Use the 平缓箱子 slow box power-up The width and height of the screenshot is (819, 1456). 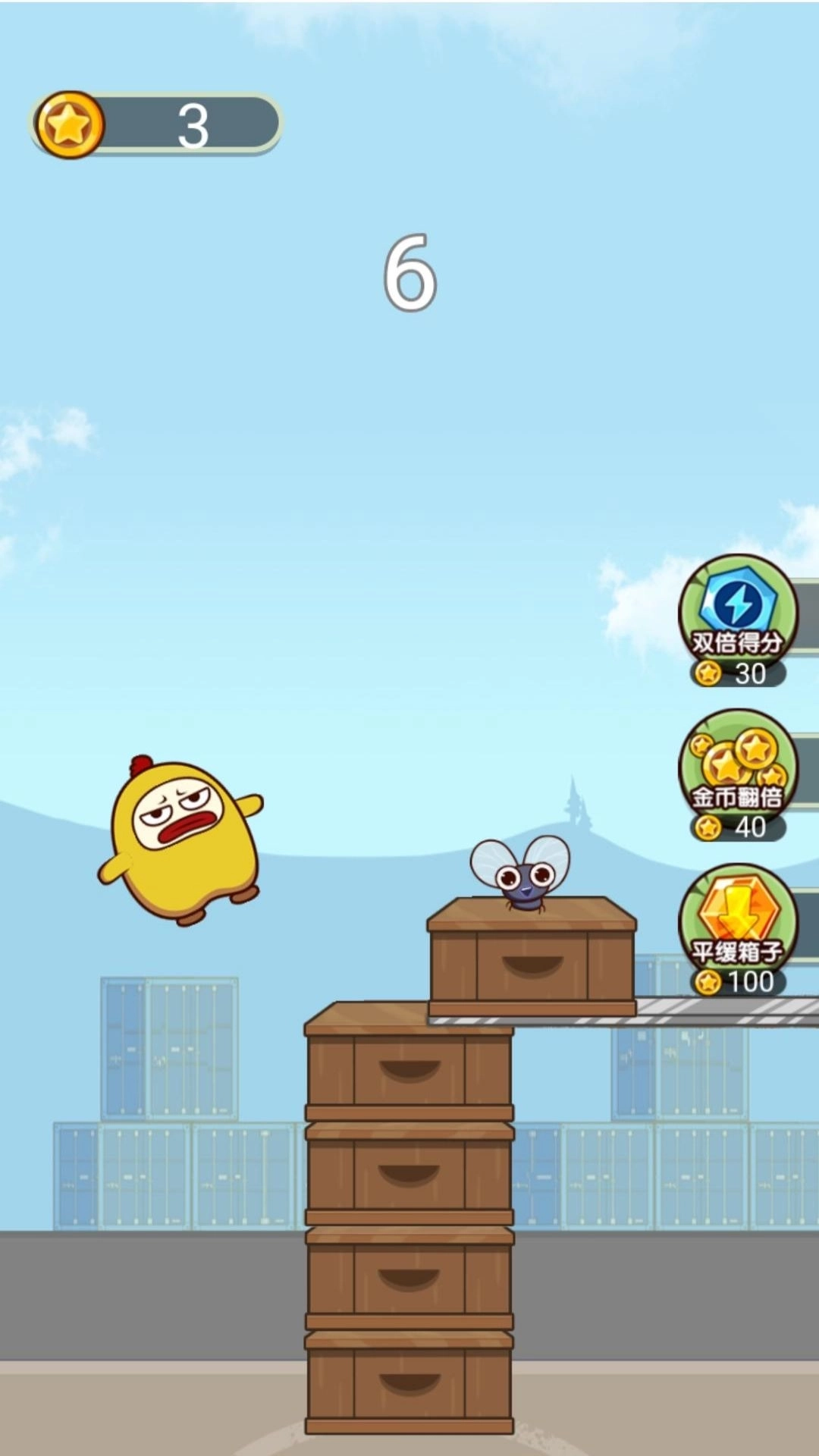(737, 925)
